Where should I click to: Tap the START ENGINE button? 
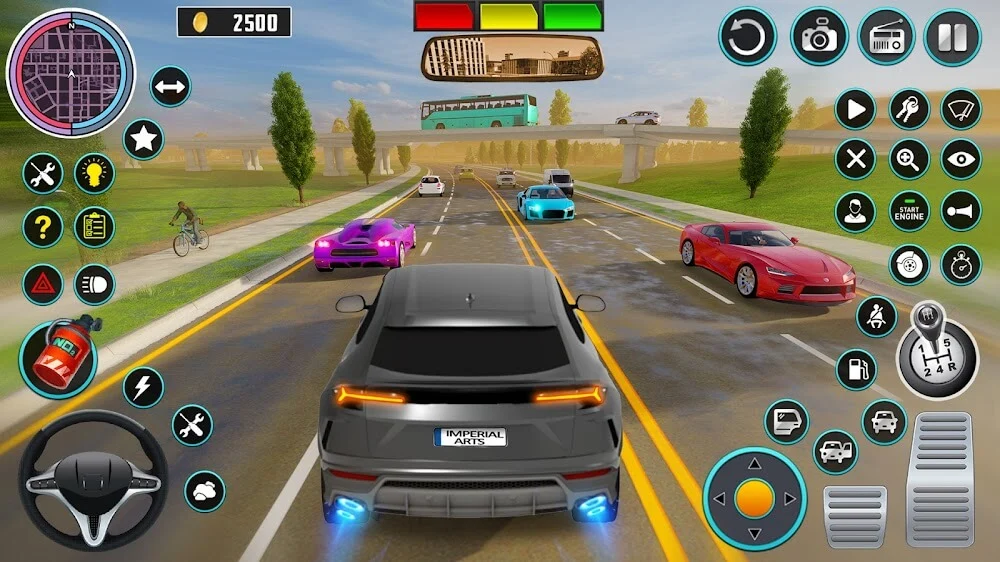(x=909, y=211)
